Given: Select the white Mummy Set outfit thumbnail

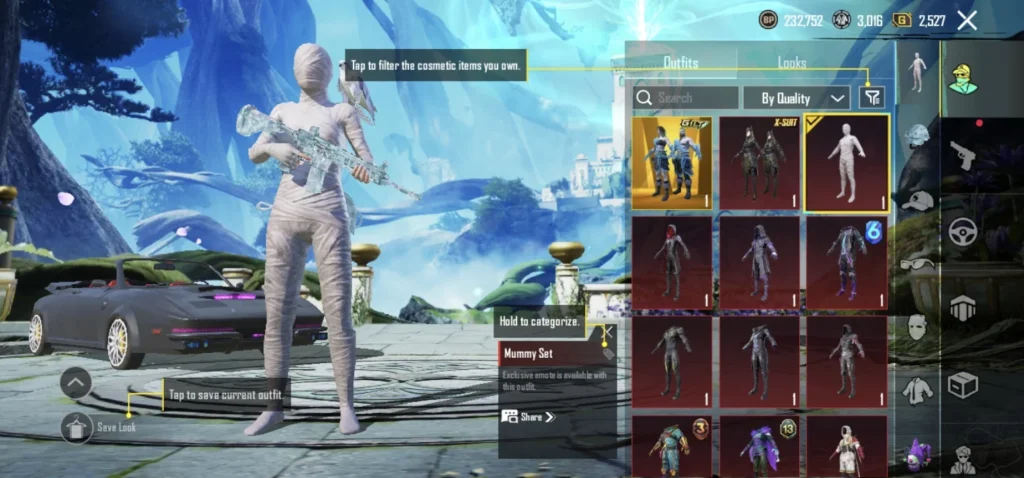Looking at the screenshot, I should [847, 163].
